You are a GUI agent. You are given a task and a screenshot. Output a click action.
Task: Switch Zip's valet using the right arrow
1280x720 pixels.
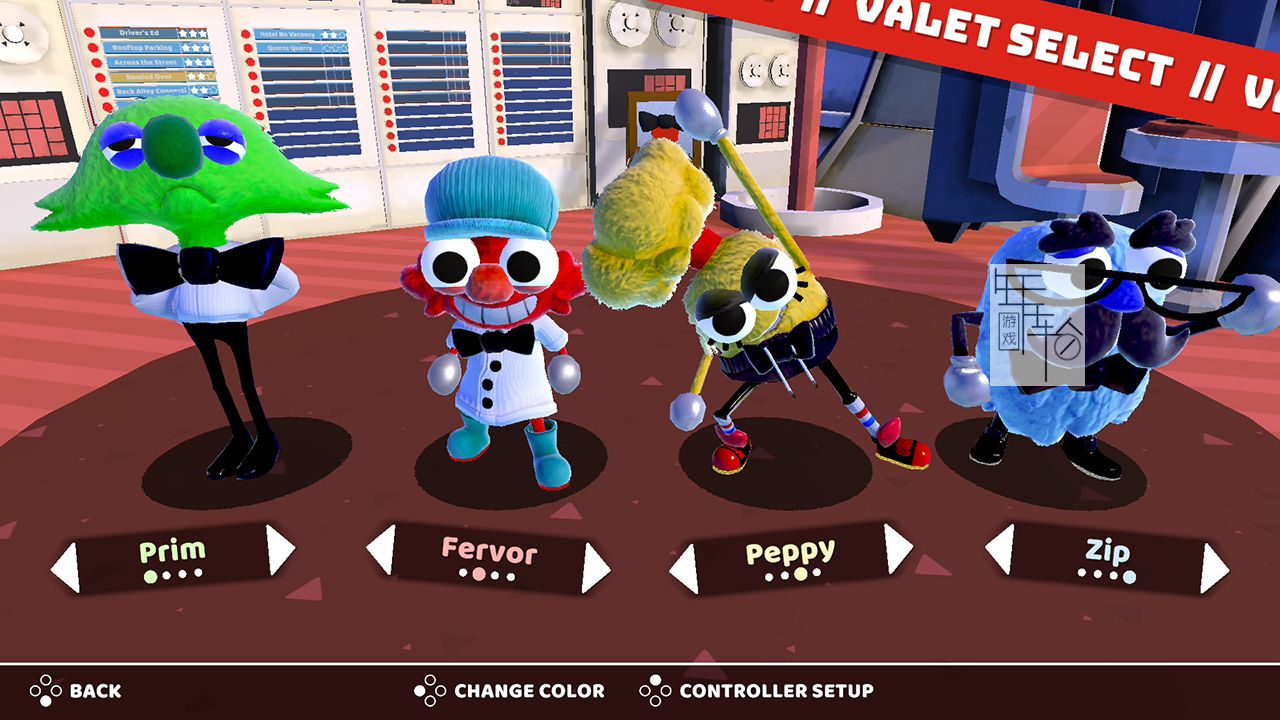point(1214,568)
